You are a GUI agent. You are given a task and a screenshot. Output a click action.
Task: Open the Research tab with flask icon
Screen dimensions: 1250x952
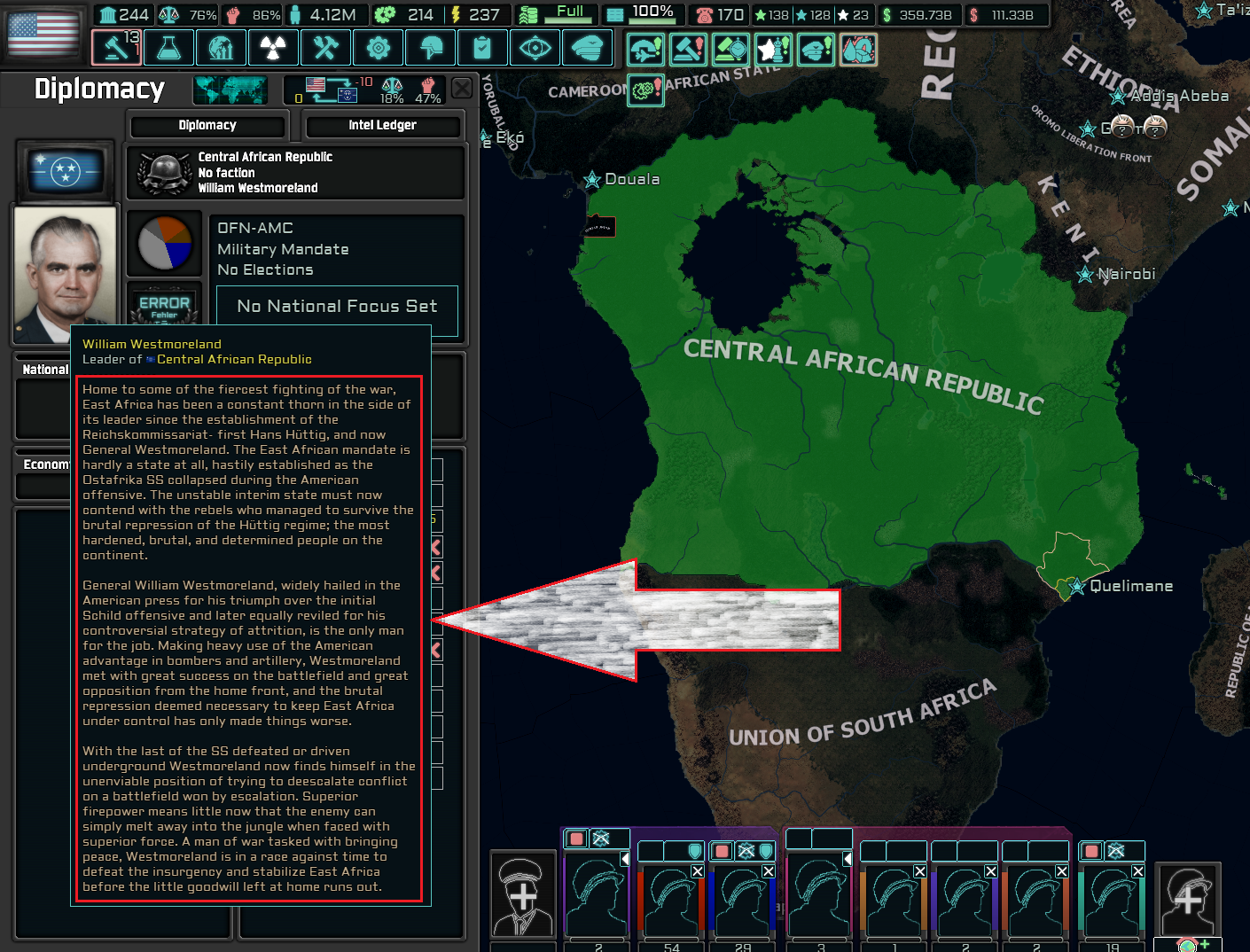[168, 48]
